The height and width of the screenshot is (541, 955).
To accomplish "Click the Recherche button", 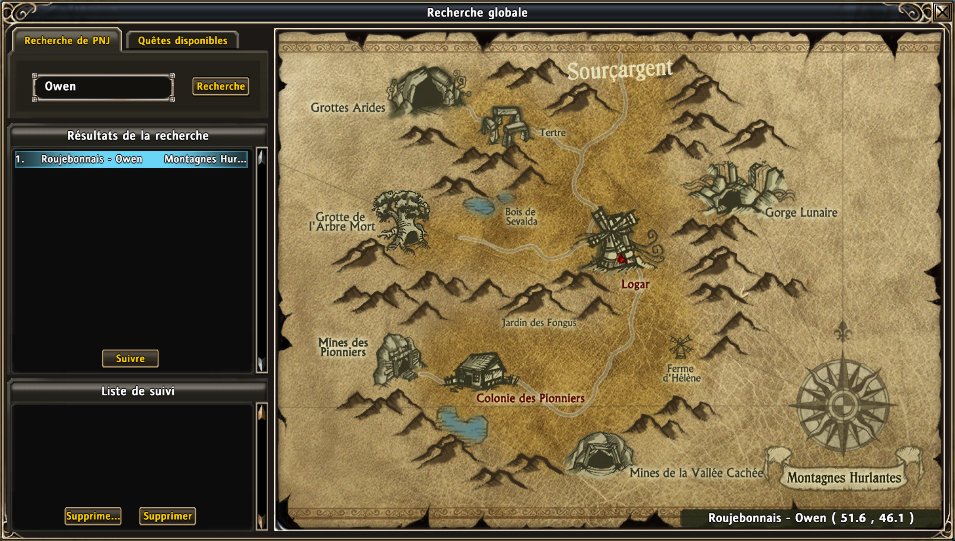I will 220,87.
